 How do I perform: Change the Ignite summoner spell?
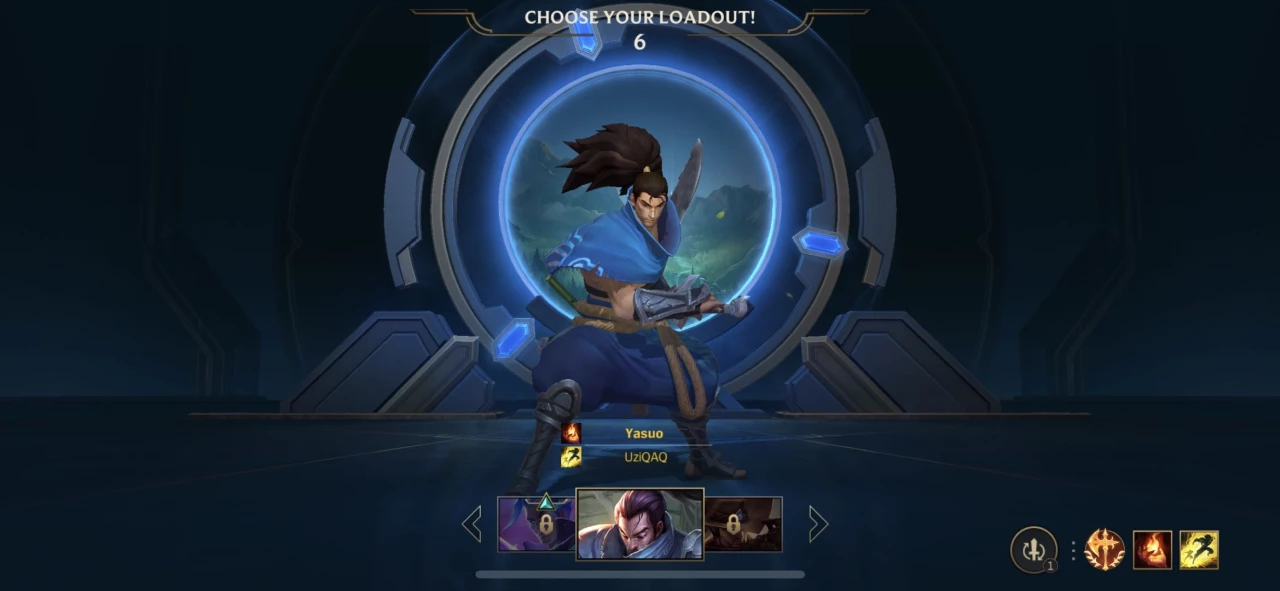[1152, 550]
